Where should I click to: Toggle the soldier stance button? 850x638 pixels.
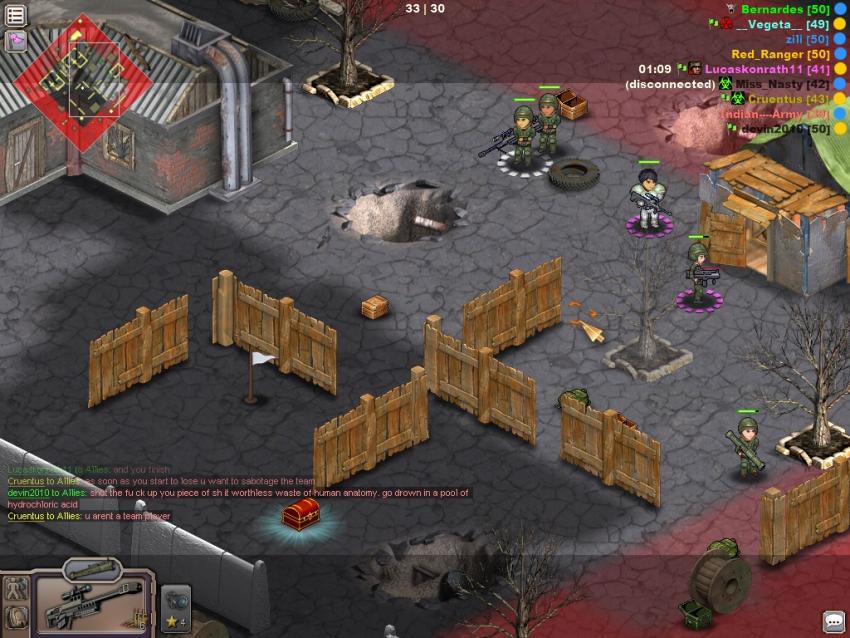(x=16, y=588)
